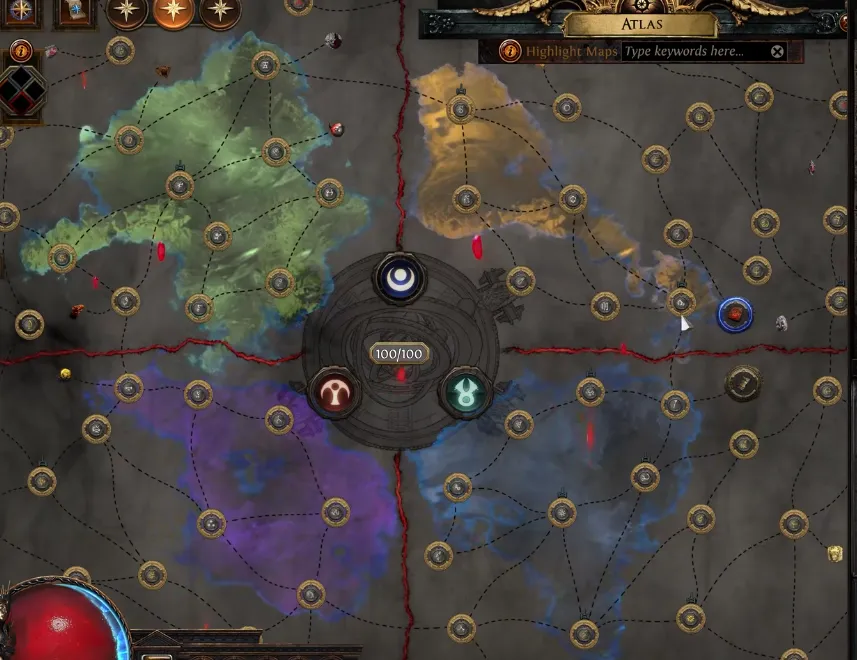Clear the Highlight Maps keyword box
This screenshot has height=660, width=857.
(x=777, y=51)
